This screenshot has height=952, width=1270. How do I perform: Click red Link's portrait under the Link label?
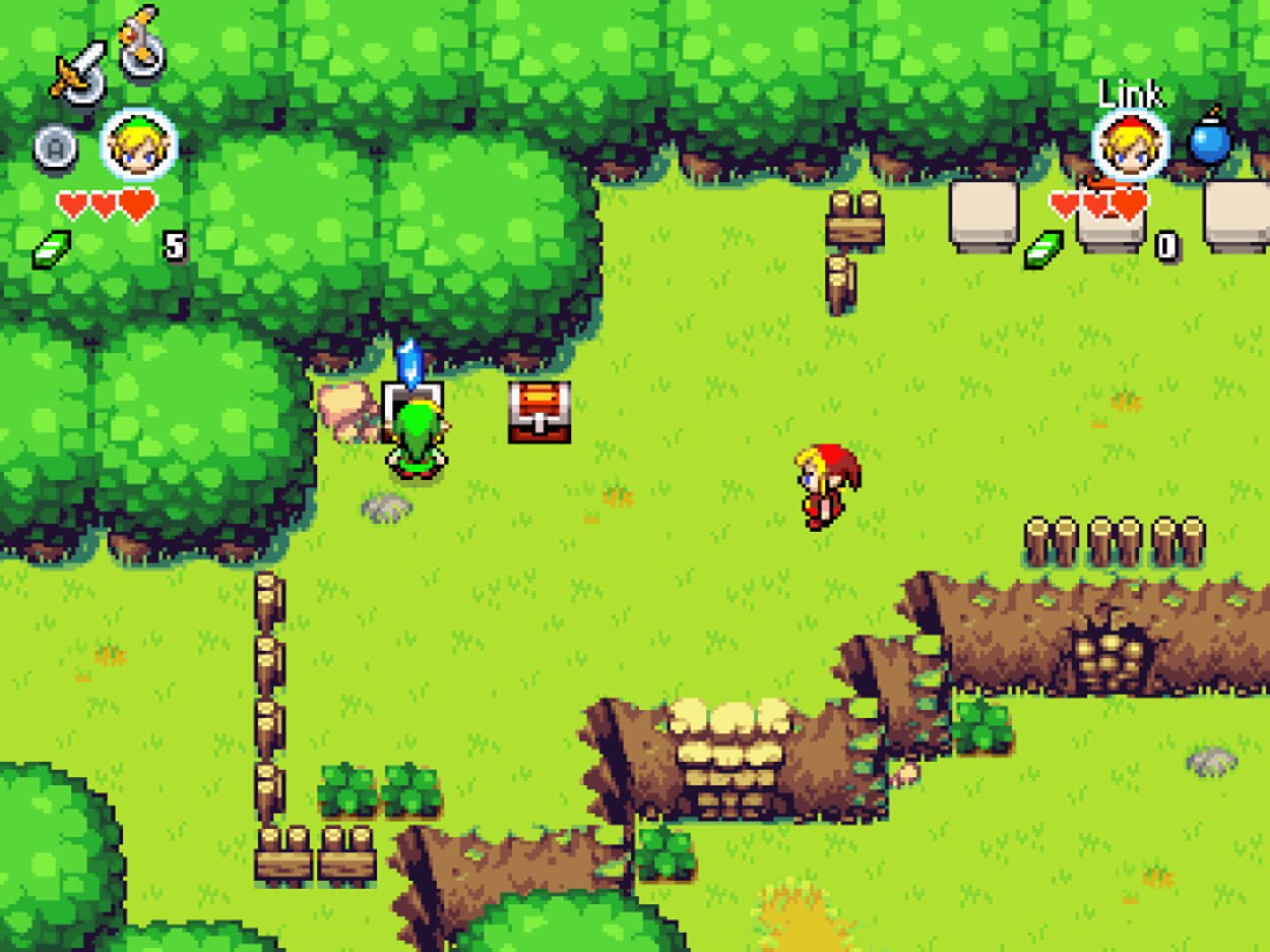pyautogui.click(x=1131, y=145)
